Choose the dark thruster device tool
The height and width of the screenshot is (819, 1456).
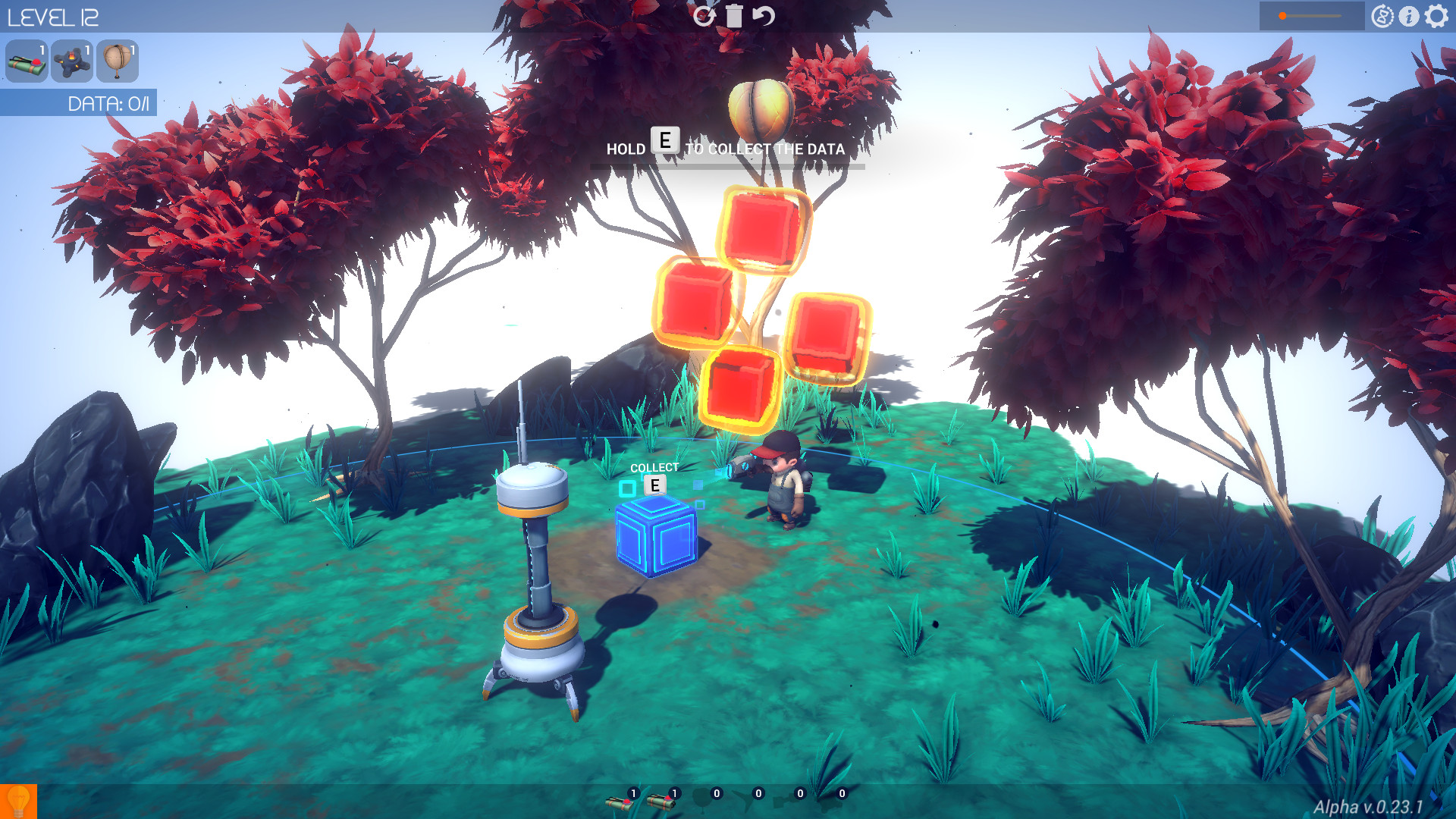point(72,61)
